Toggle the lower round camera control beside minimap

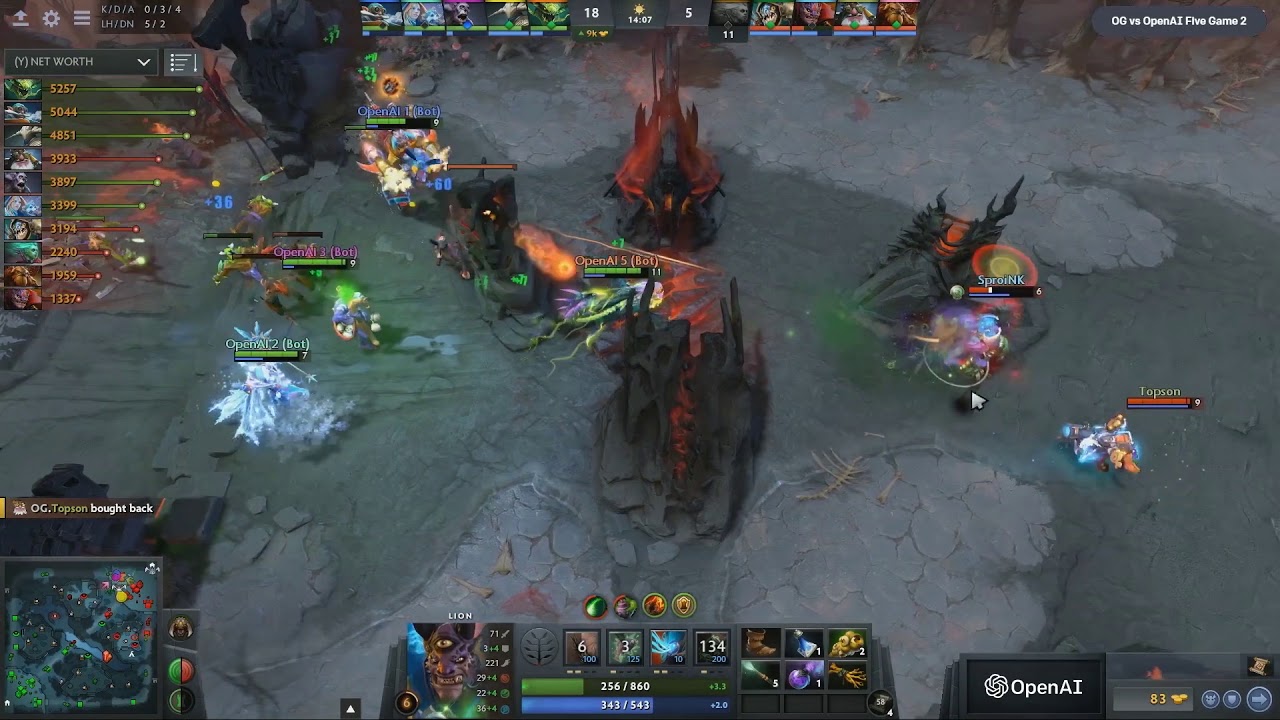point(181,699)
